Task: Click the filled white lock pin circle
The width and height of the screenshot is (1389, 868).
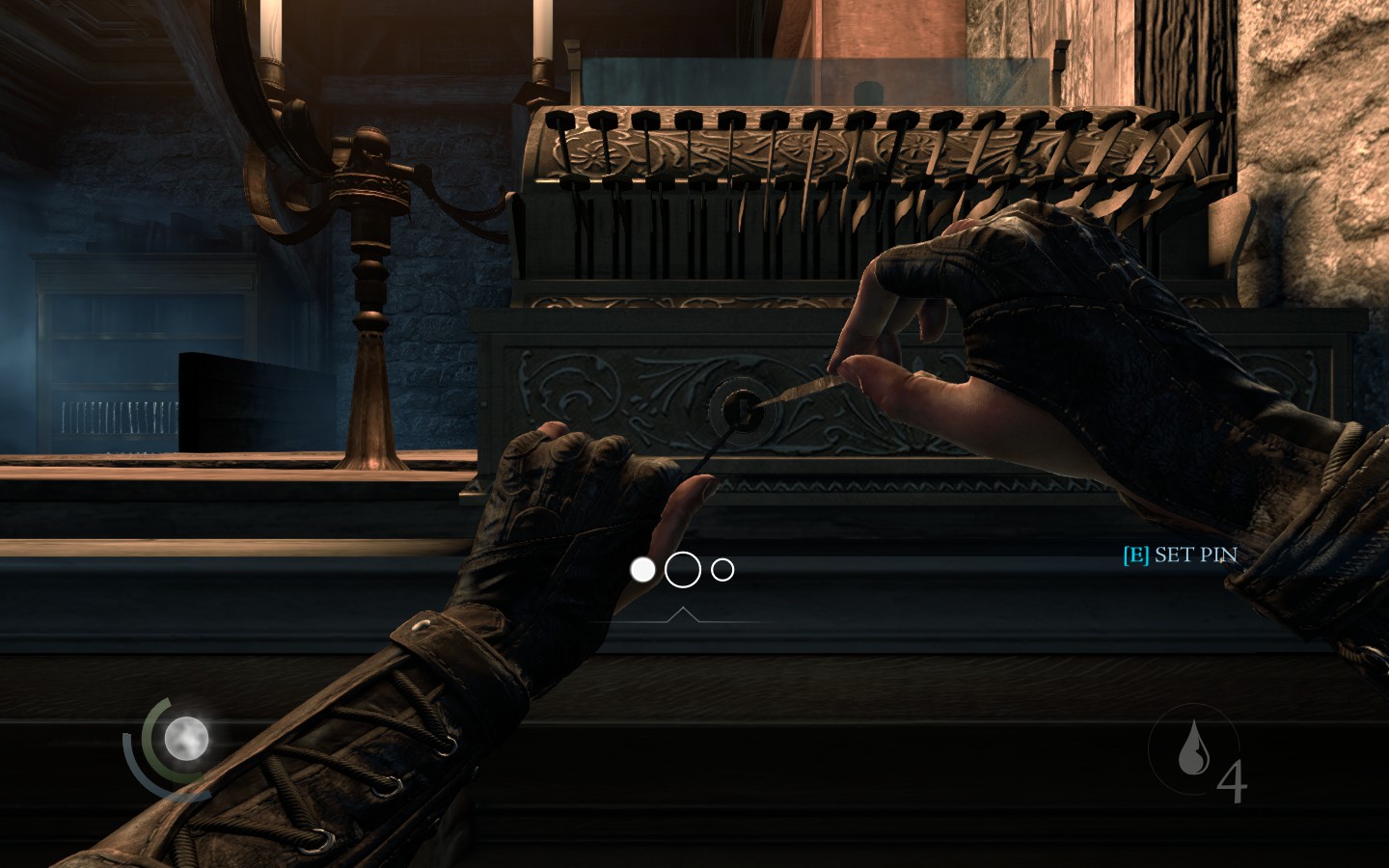Action: [x=642, y=570]
